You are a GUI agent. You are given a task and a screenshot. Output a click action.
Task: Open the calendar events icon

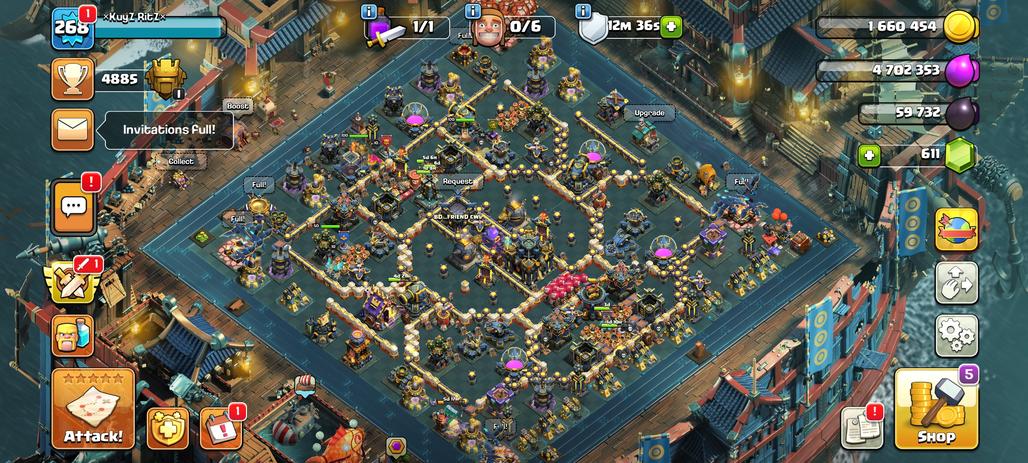pos(221,428)
